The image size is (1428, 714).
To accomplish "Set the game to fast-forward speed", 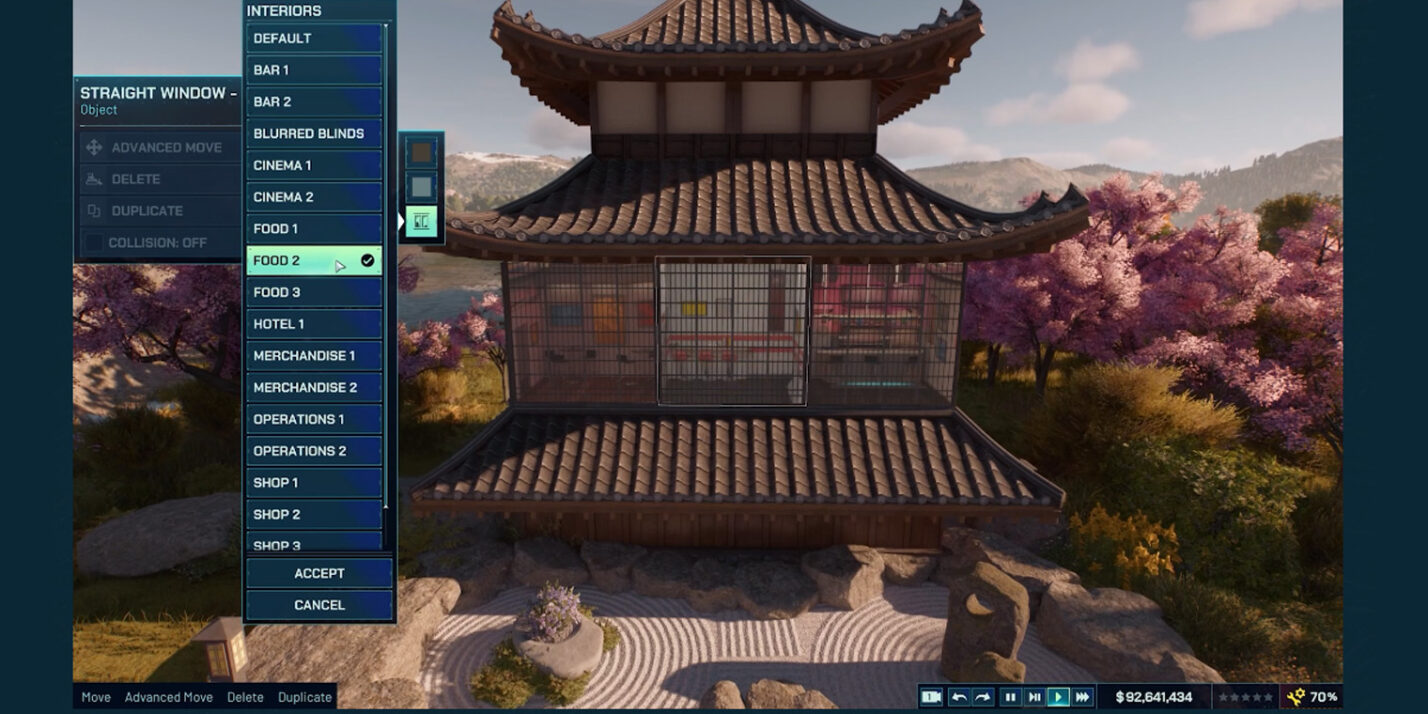I will tap(1082, 697).
